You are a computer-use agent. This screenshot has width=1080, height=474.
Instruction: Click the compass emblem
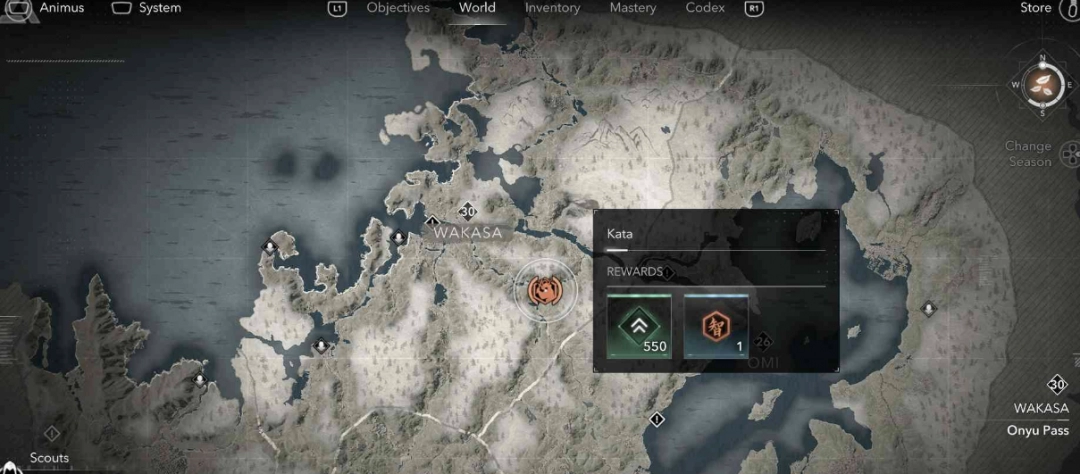pos(1042,83)
